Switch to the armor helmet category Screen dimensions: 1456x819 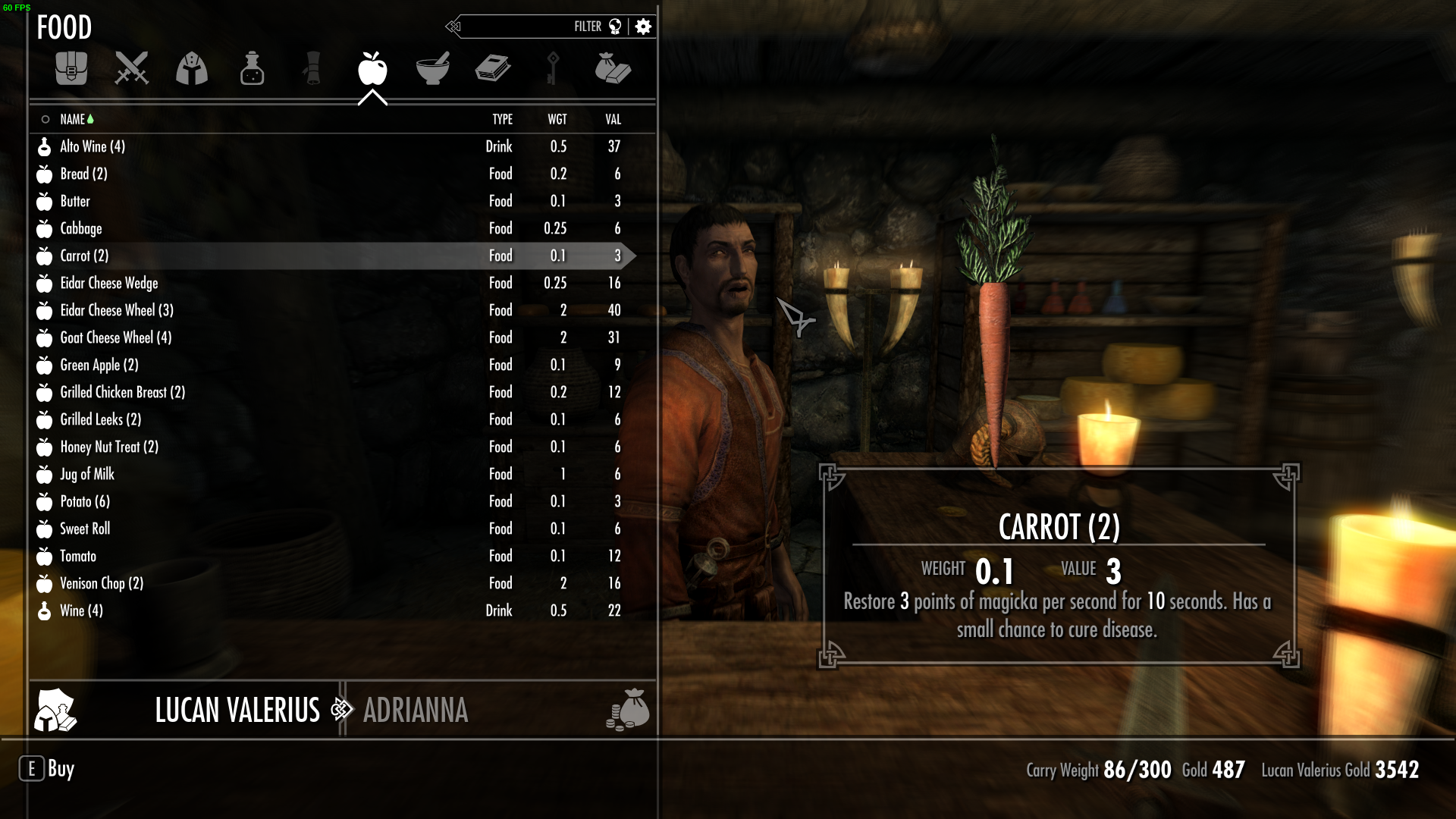(192, 69)
